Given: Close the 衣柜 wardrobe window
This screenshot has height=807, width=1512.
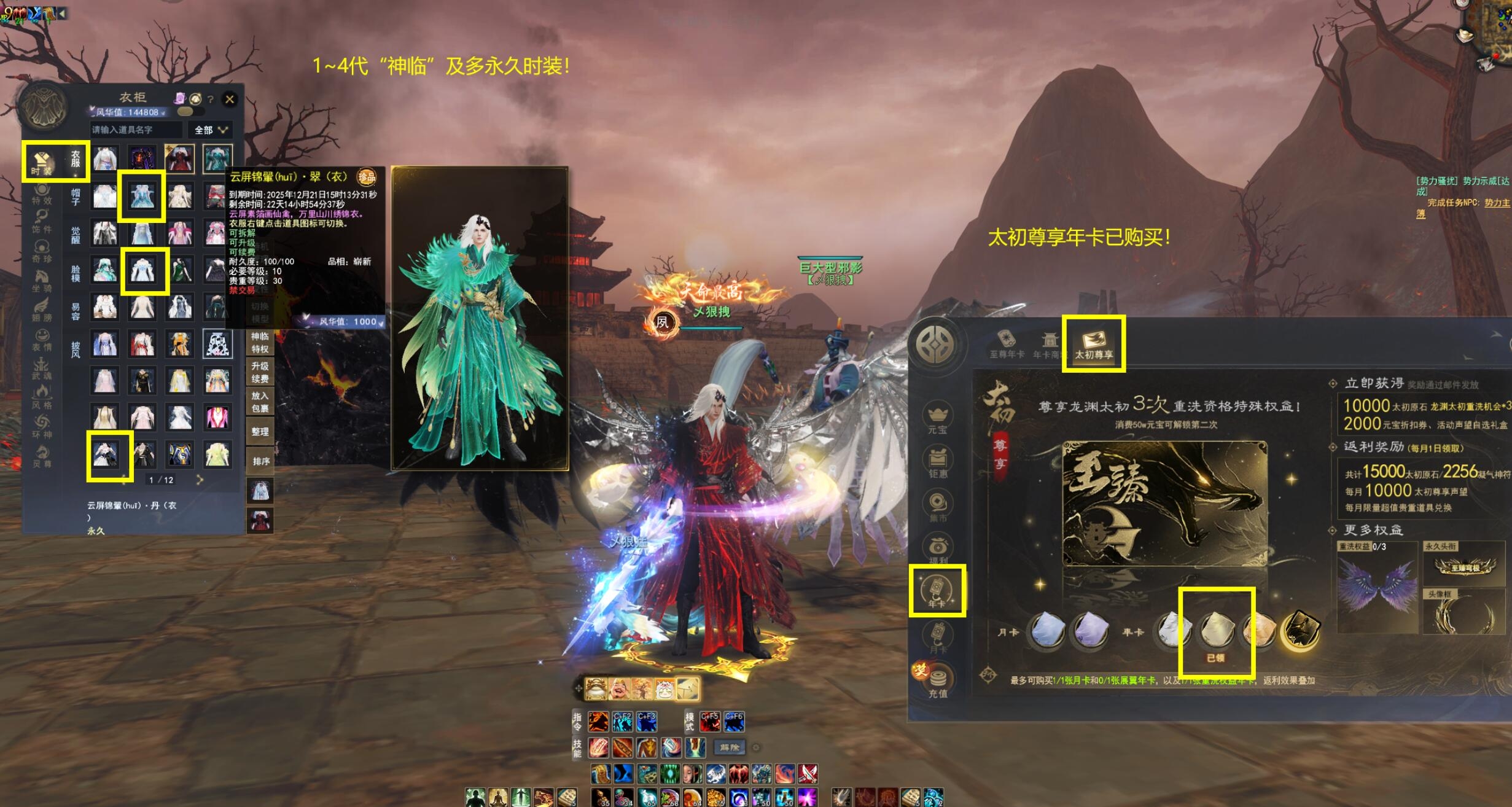Looking at the screenshot, I should (230, 99).
